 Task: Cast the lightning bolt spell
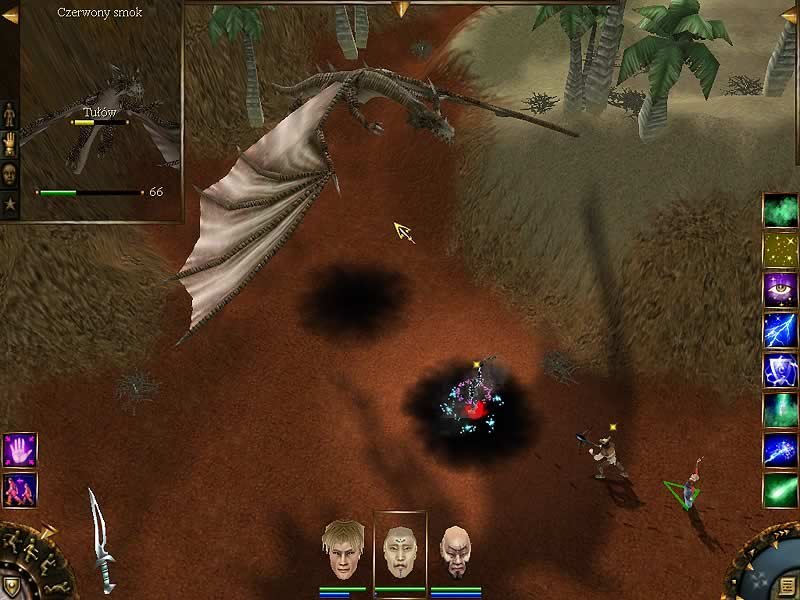pyautogui.click(x=779, y=329)
